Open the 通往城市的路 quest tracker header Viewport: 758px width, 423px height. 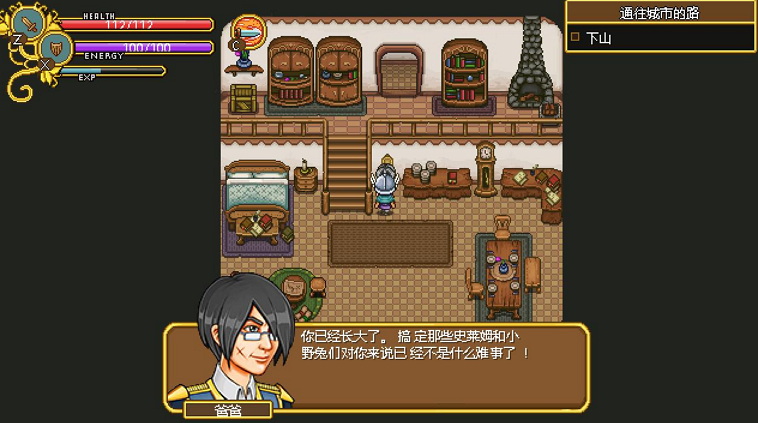point(660,12)
